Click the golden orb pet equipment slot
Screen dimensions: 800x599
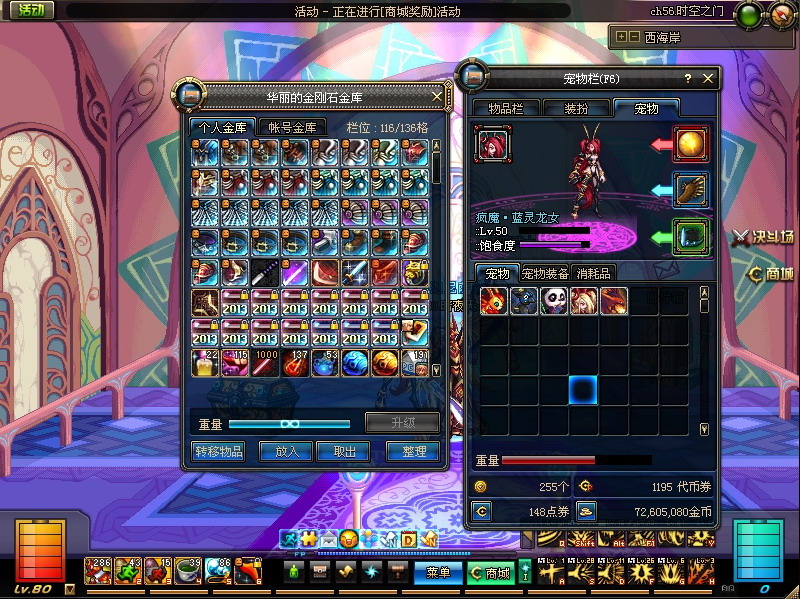[690, 144]
